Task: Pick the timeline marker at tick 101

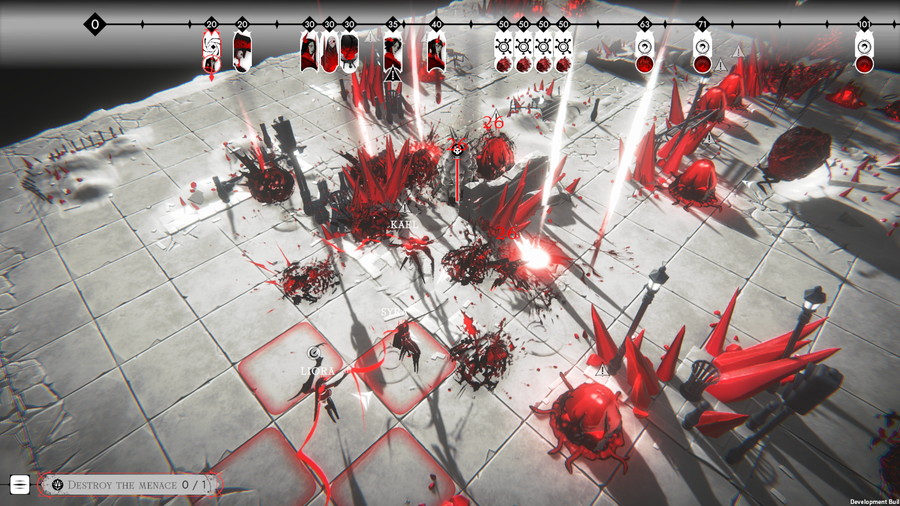Action: coord(864,54)
